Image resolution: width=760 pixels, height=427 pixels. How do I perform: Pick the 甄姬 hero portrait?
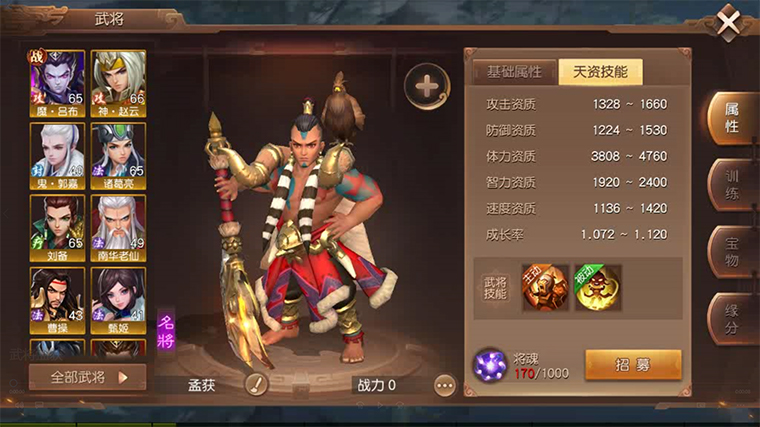point(118,298)
